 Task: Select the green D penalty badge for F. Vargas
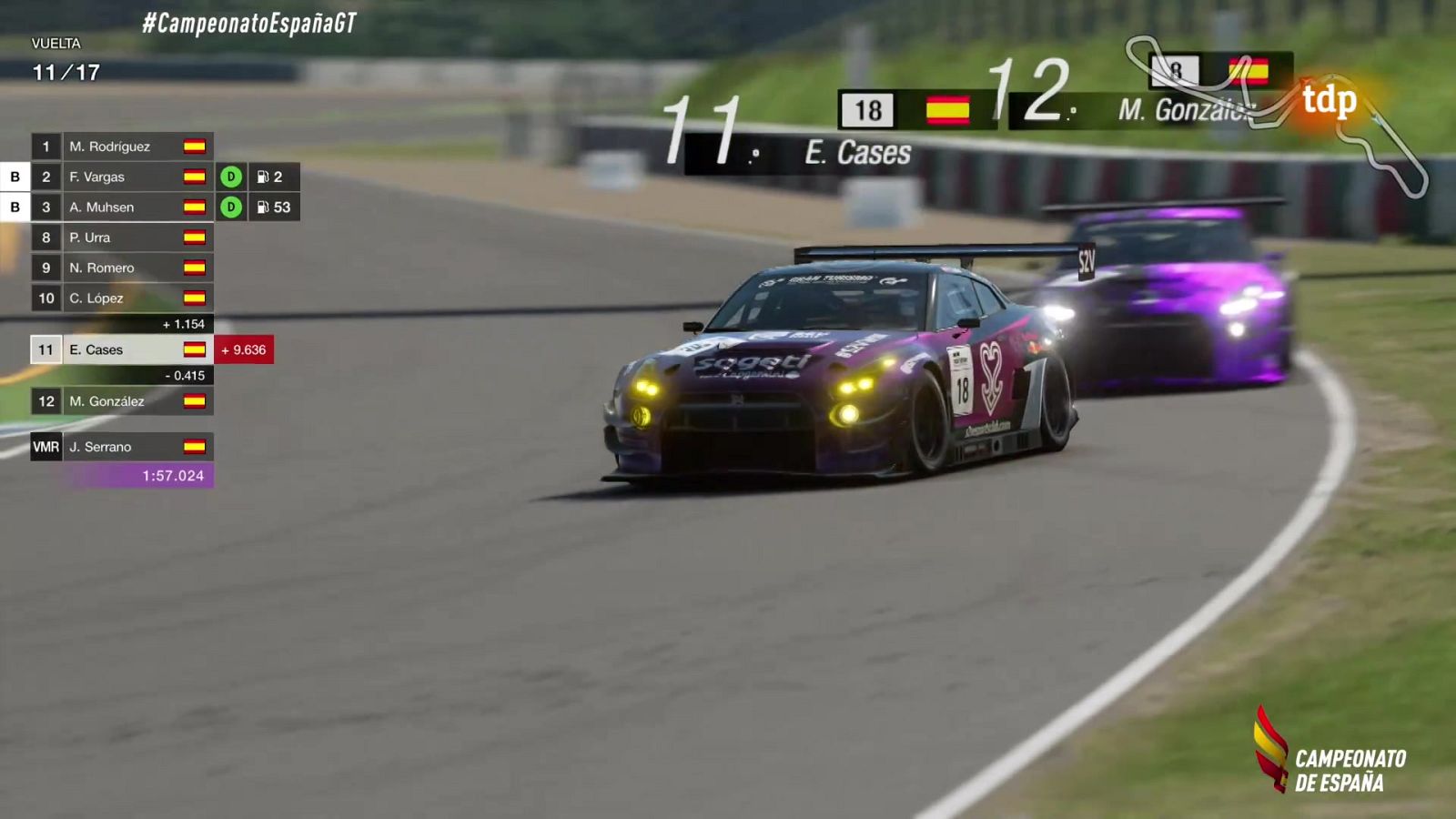[x=229, y=177]
